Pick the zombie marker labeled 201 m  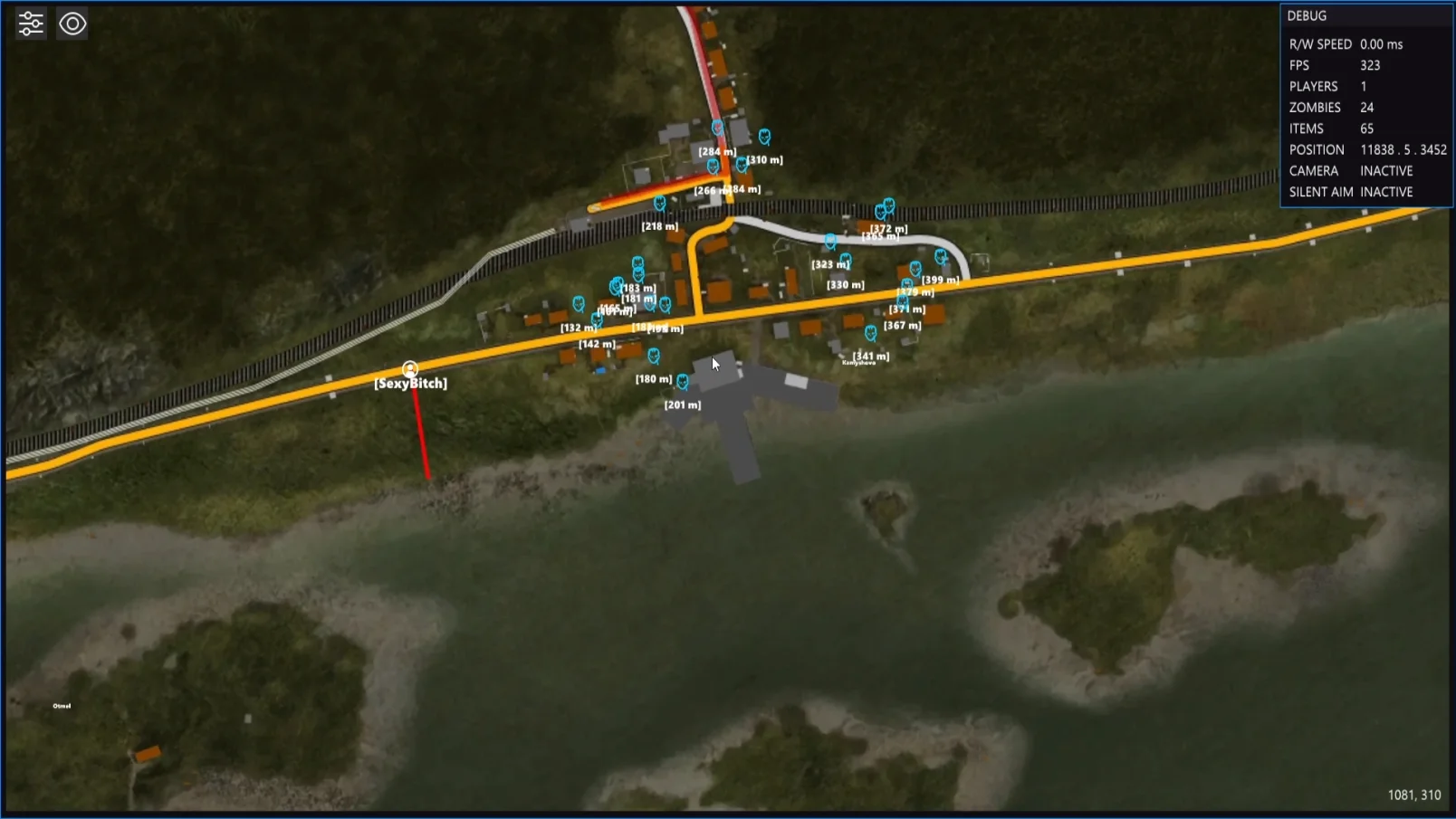(683, 382)
